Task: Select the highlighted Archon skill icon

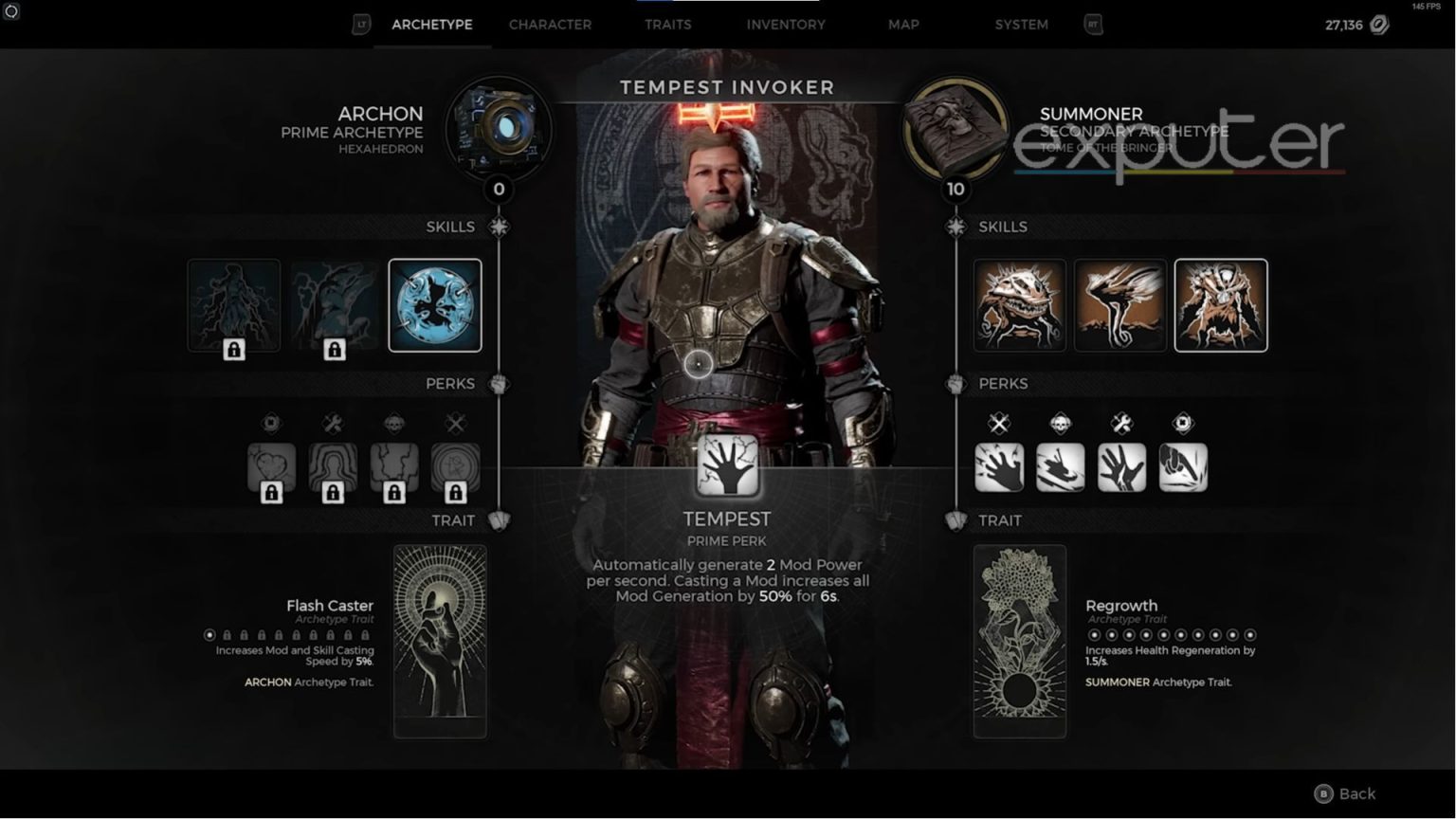Action: pos(435,303)
